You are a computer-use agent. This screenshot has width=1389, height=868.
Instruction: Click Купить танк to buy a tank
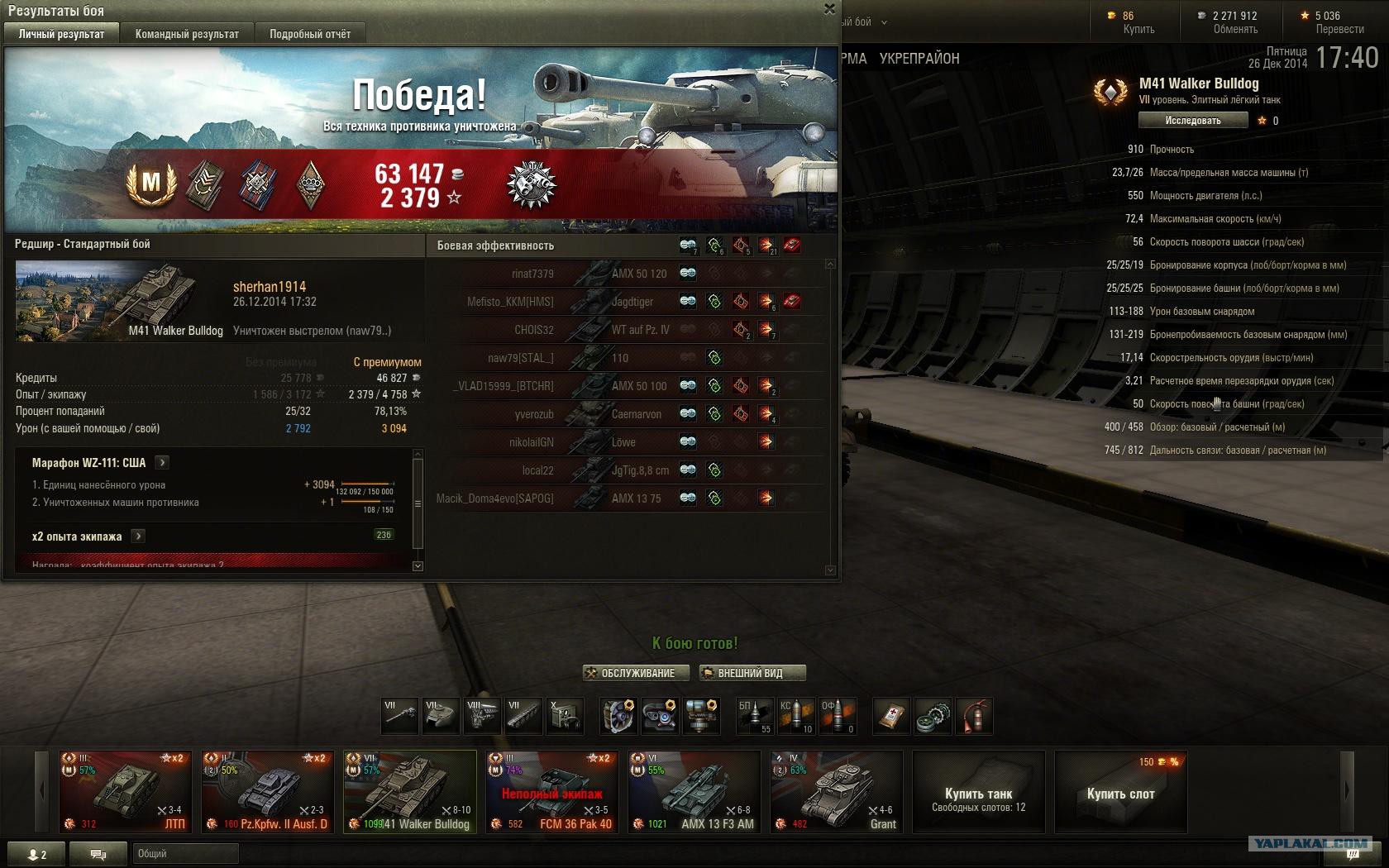tap(979, 799)
